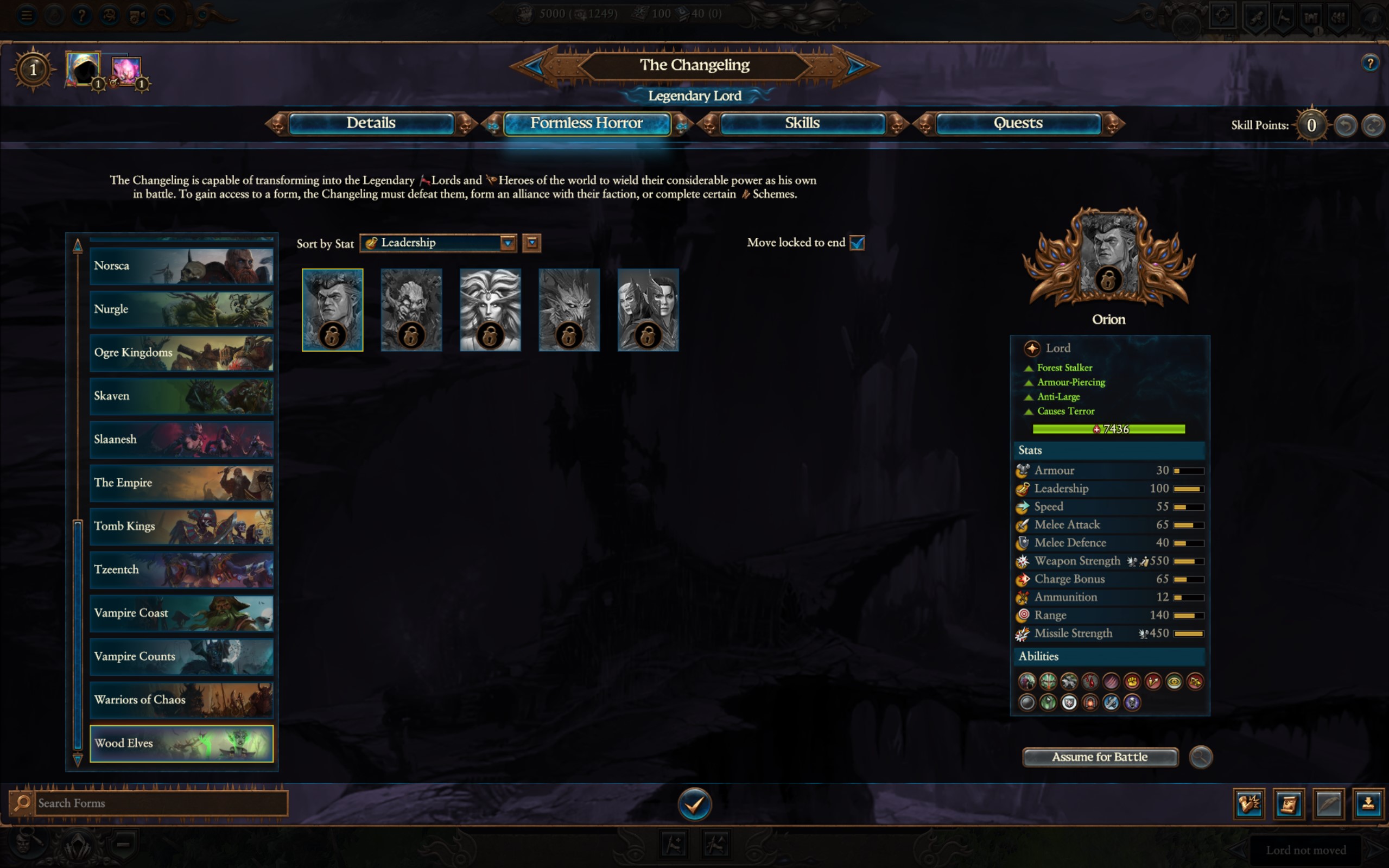Viewport: 1389px width, 868px height.
Task: Select the Wood Elves faction in the list
Action: pos(181,744)
